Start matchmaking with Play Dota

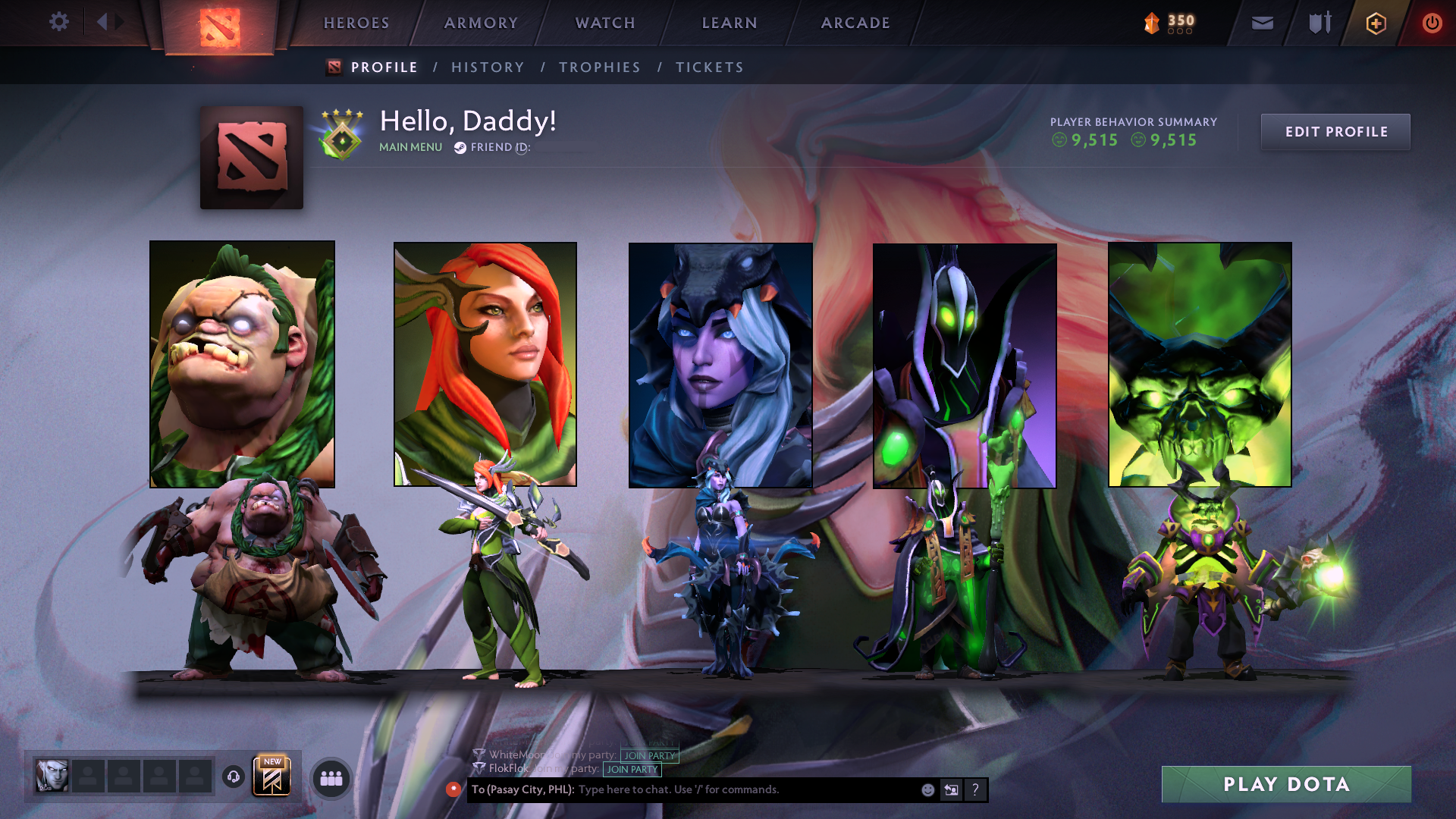1286,784
